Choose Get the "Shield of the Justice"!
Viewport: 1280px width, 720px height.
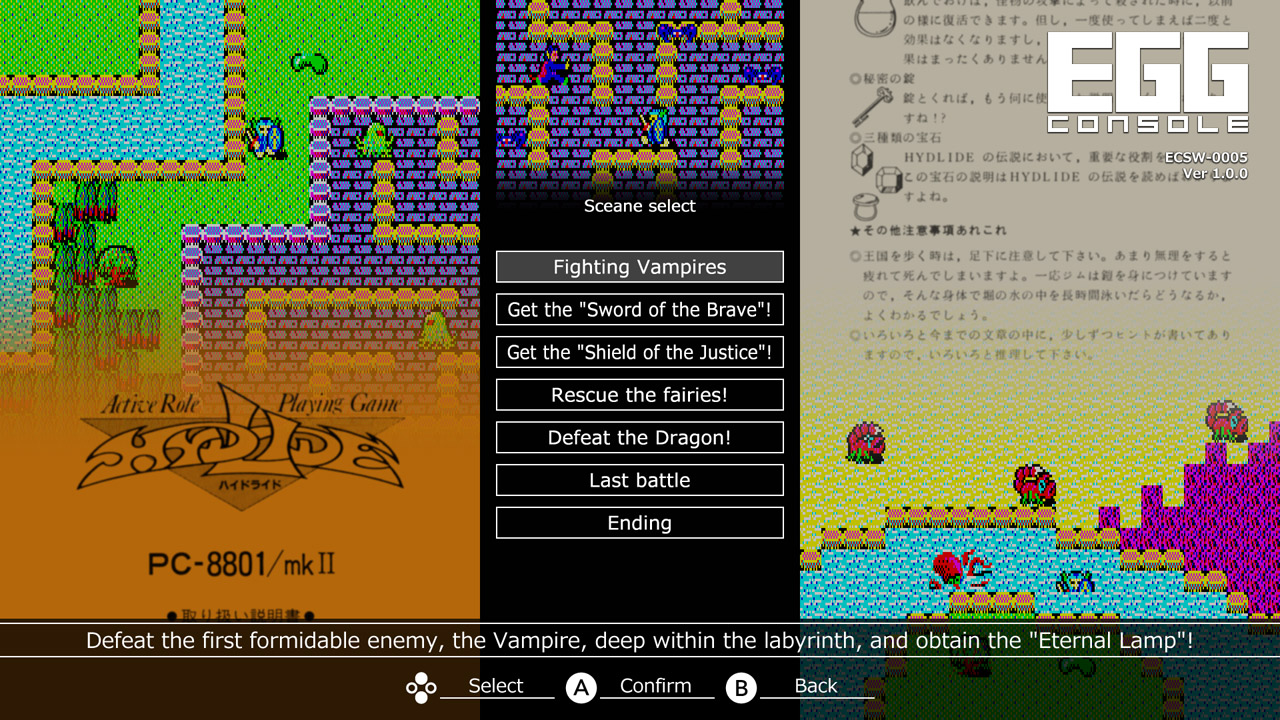pos(639,352)
